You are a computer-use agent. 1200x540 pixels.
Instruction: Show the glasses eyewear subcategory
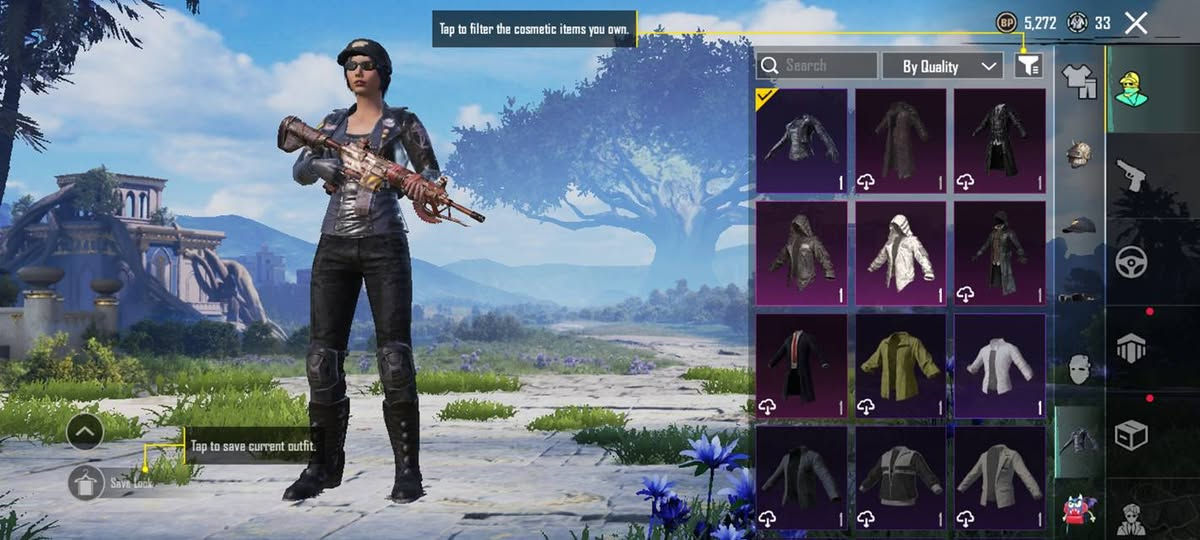[1078, 297]
